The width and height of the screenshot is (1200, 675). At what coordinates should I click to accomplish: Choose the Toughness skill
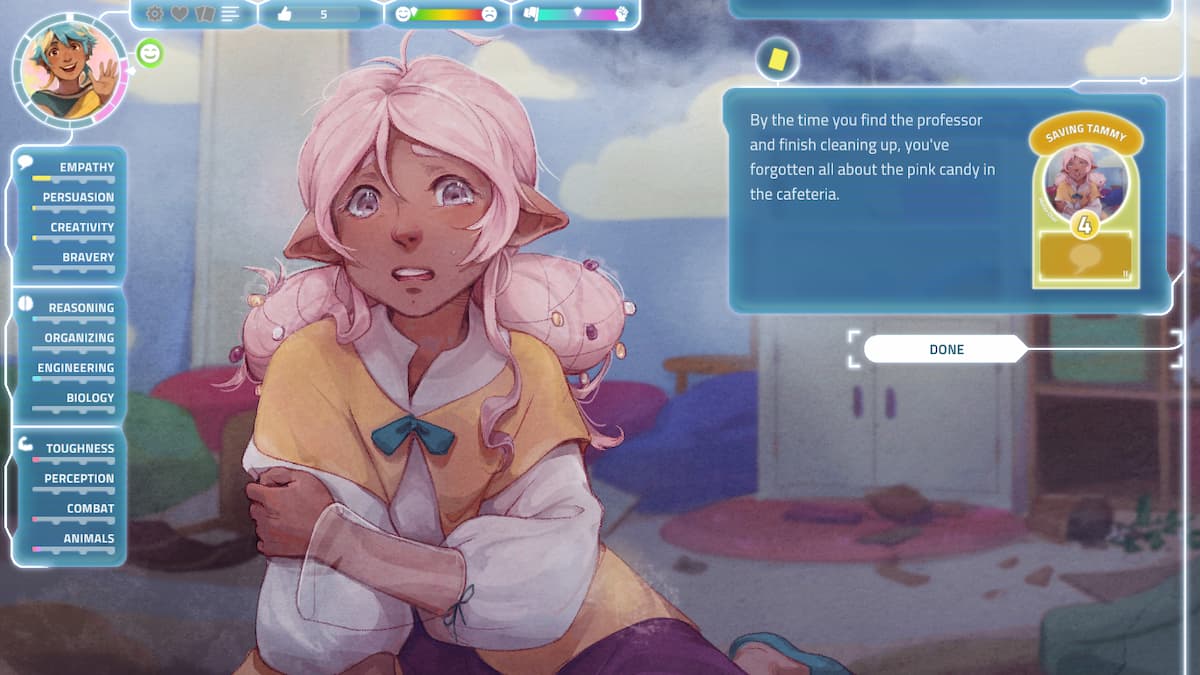tap(79, 449)
